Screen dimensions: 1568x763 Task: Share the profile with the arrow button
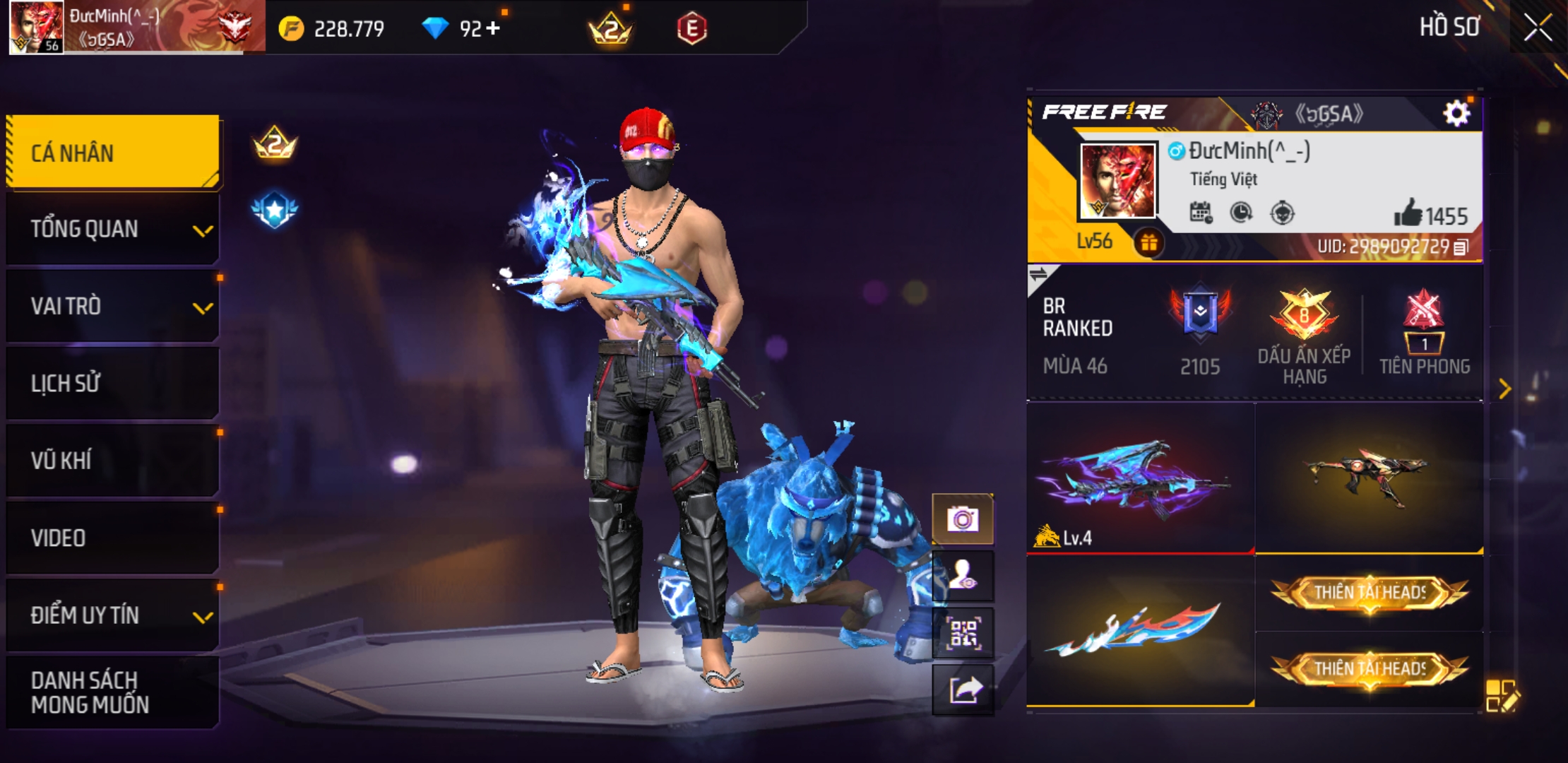click(963, 690)
